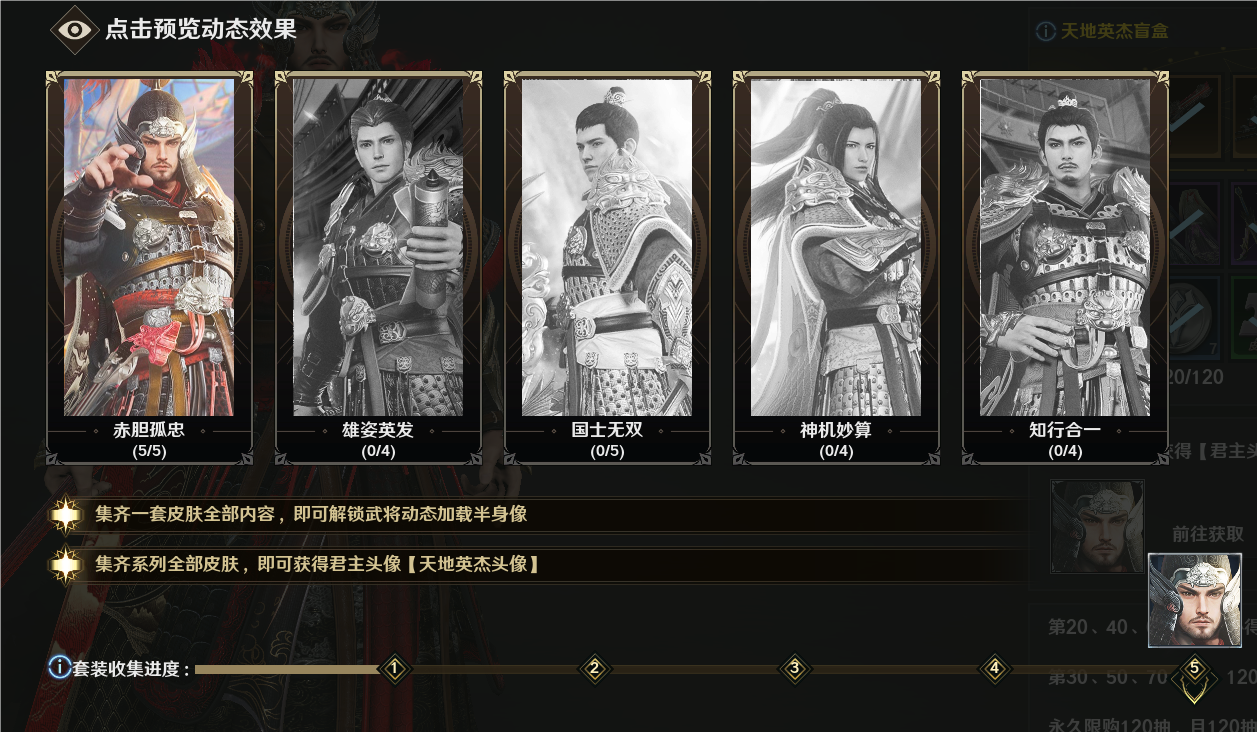Click collection milestone marker 4
Viewport: 1257px width, 732px height.
click(x=995, y=668)
